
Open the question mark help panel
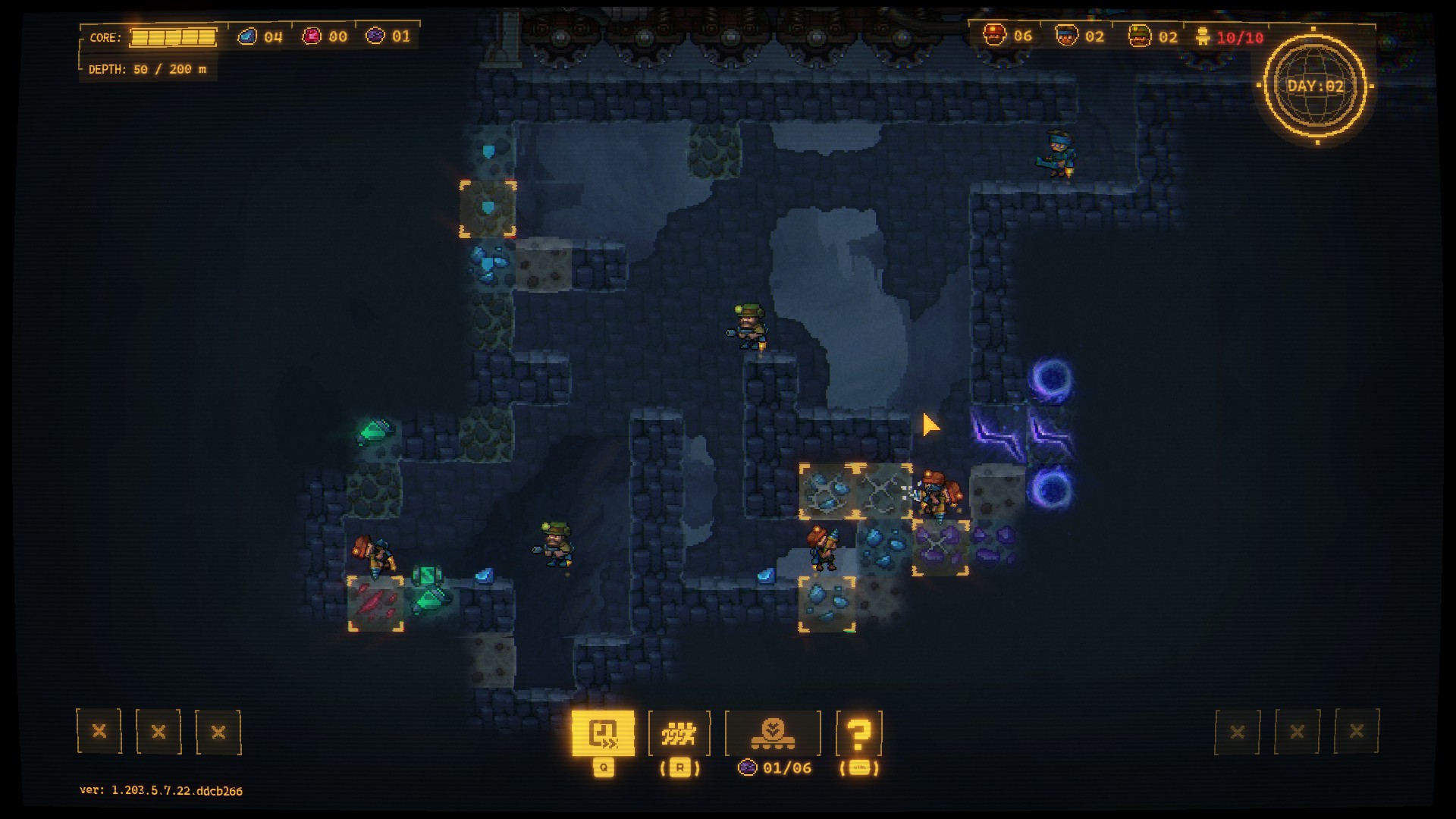(x=858, y=733)
